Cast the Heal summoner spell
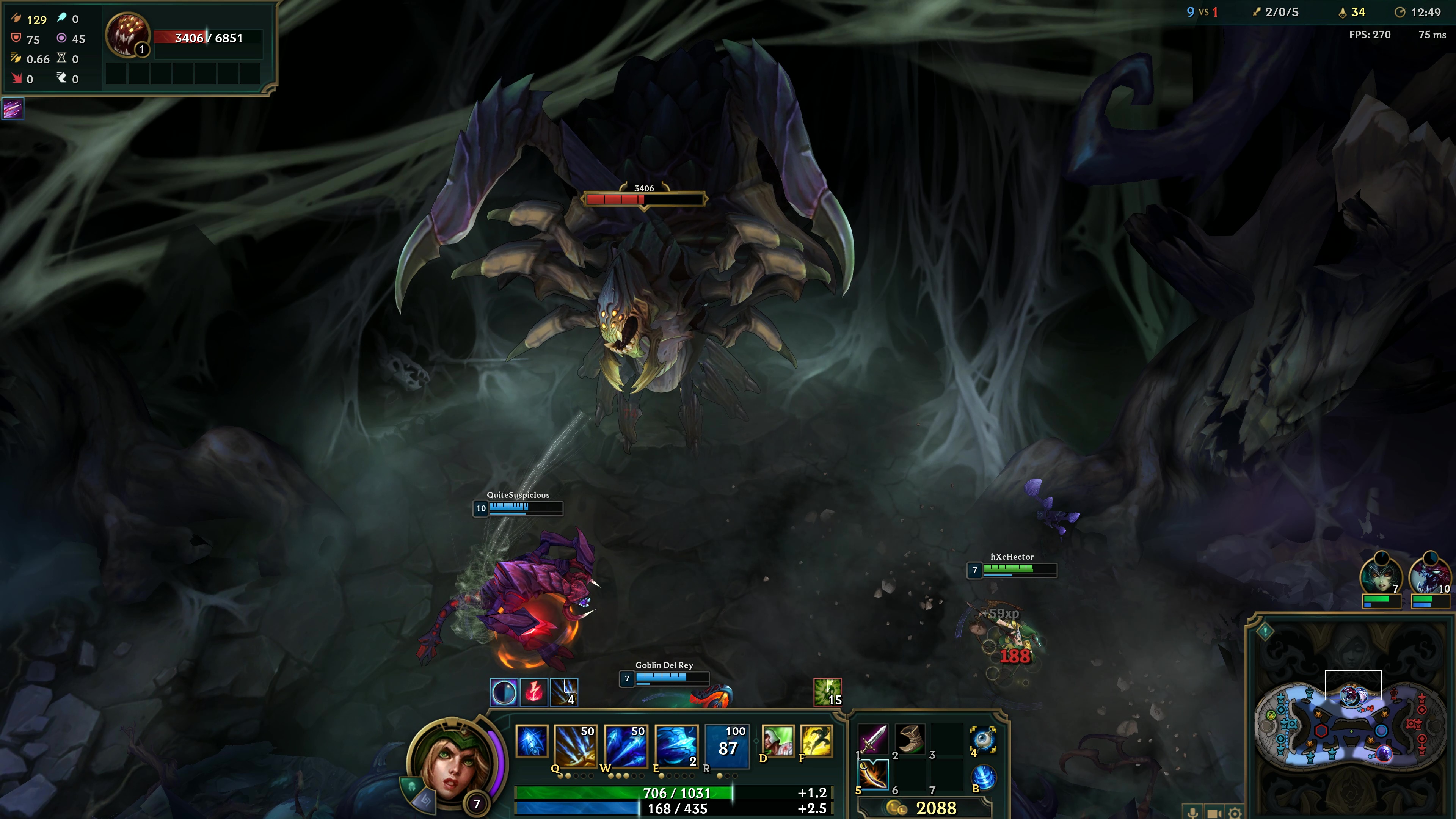Viewport: 1456px width, 819px height. (x=778, y=741)
